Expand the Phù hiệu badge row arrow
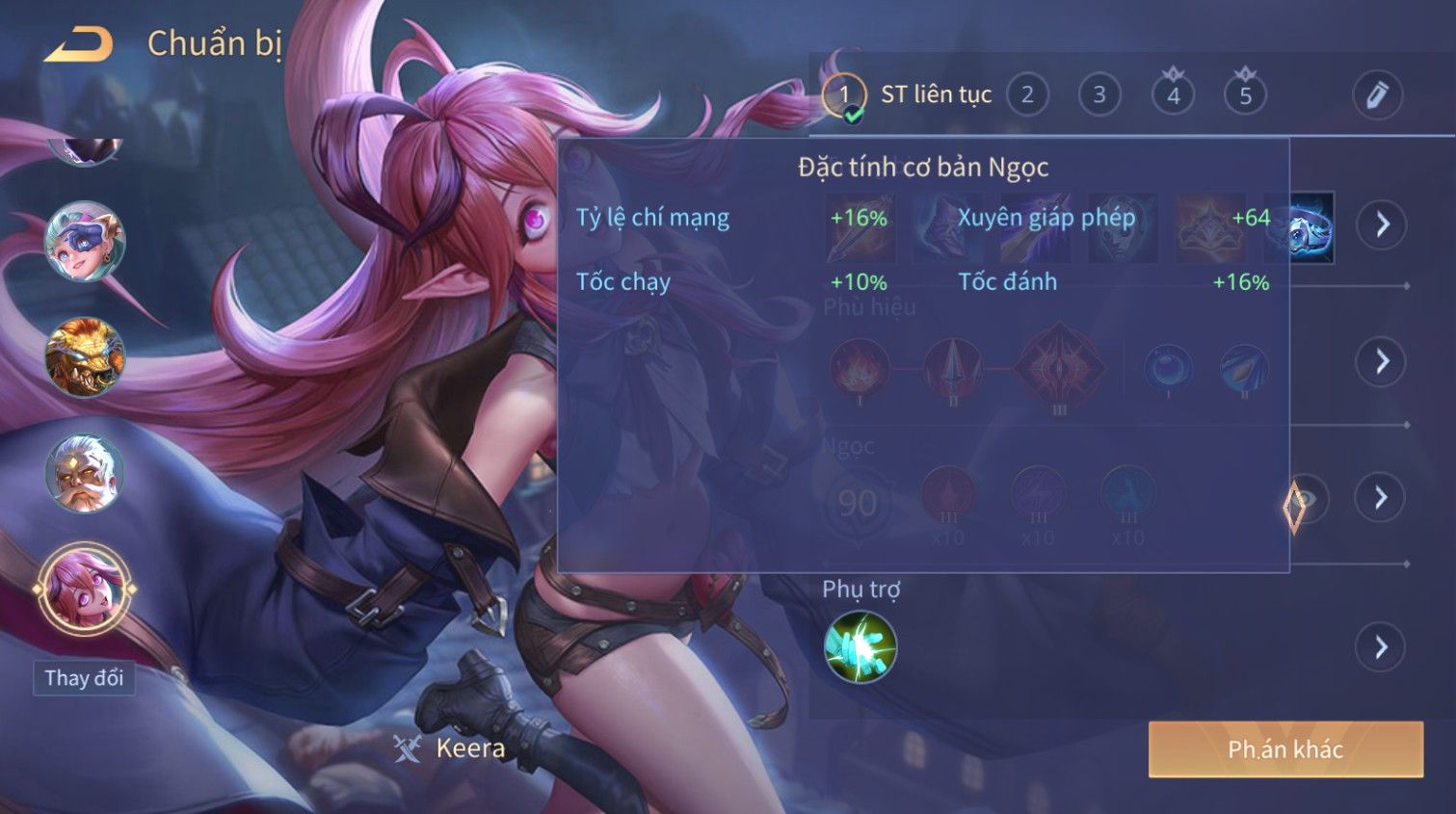The width and height of the screenshot is (1456, 814). (1382, 361)
